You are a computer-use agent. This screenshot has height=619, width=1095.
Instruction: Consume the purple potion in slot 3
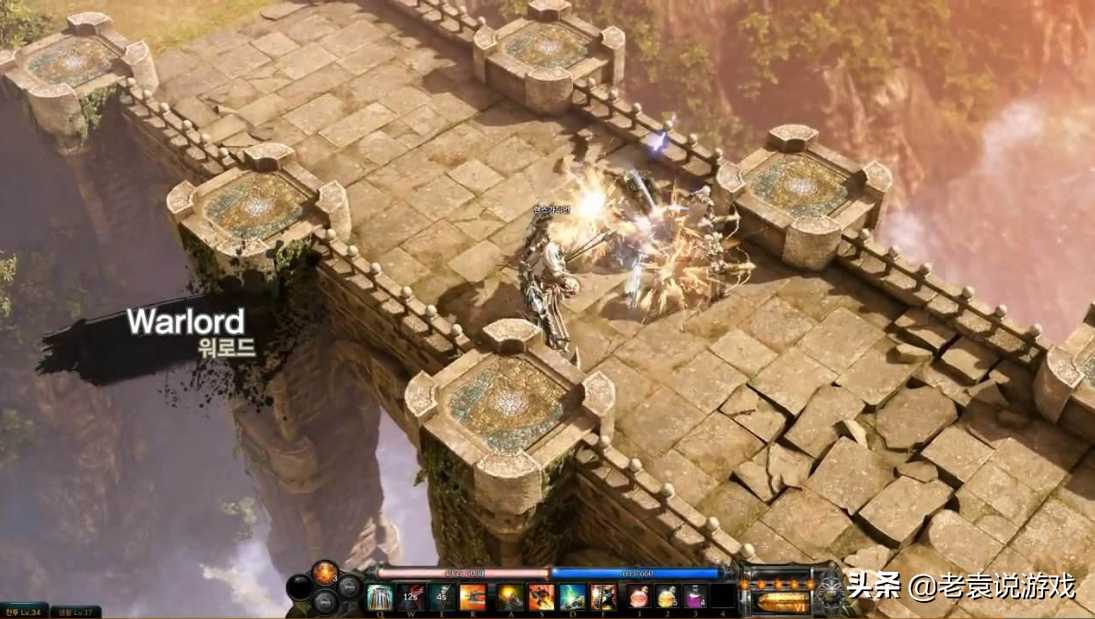pyautogui.click(x=695, y=597)
